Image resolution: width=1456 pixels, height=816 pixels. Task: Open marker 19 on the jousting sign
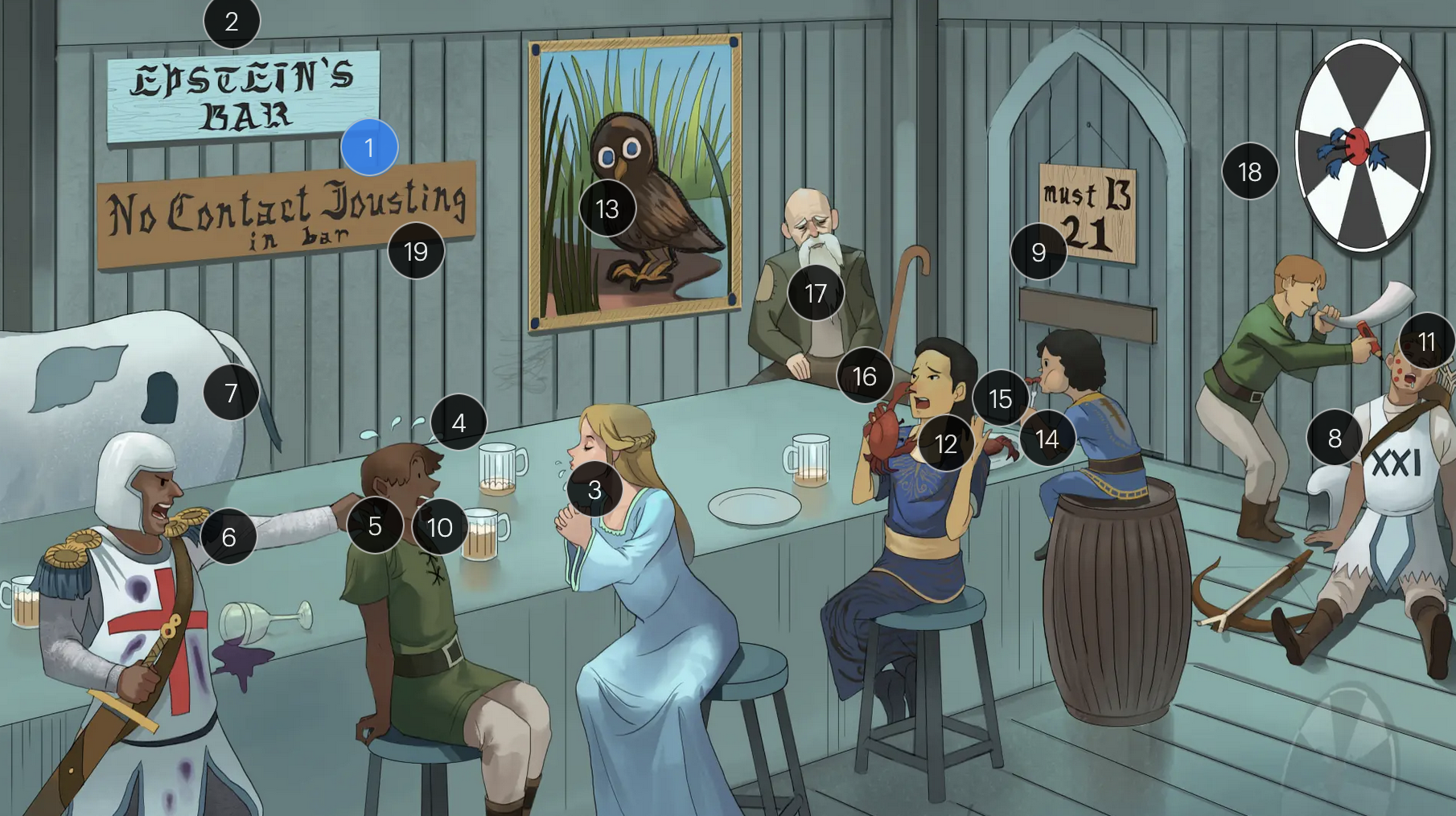tap(416, 252)
